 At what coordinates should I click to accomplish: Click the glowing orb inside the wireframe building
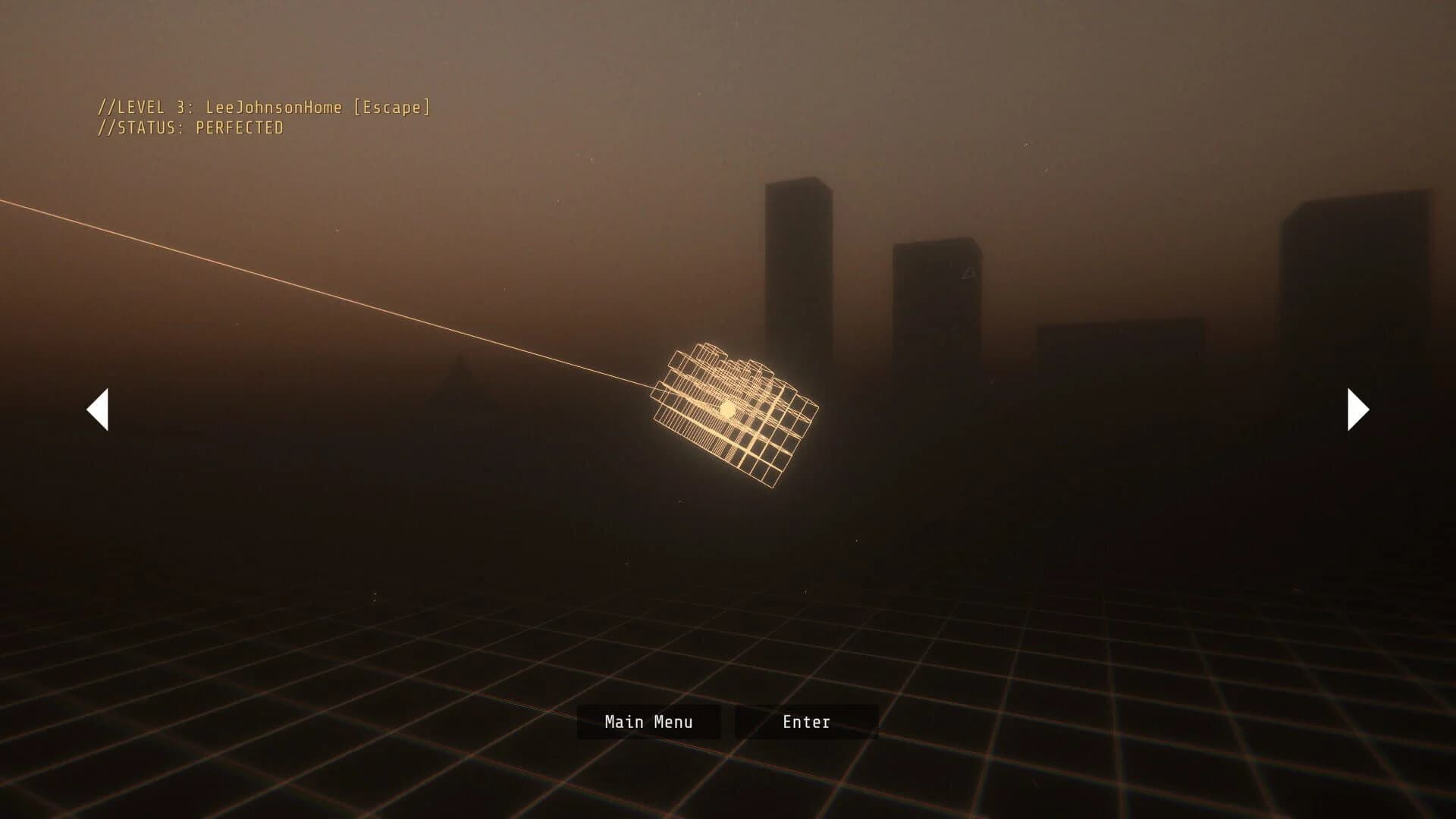[726, 409]
